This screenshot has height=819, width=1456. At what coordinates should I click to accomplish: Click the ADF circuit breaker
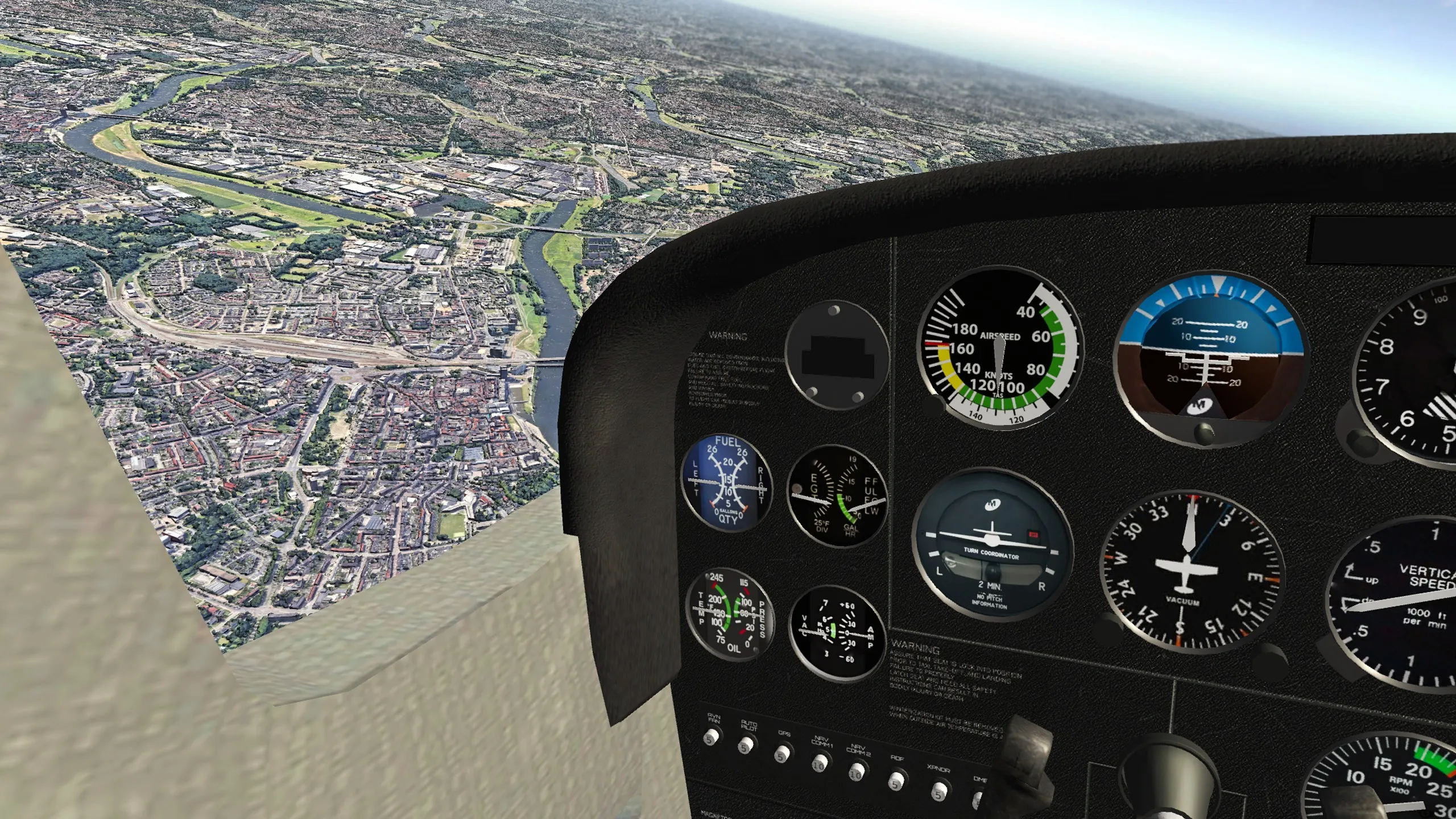click(x=896, y=780)
